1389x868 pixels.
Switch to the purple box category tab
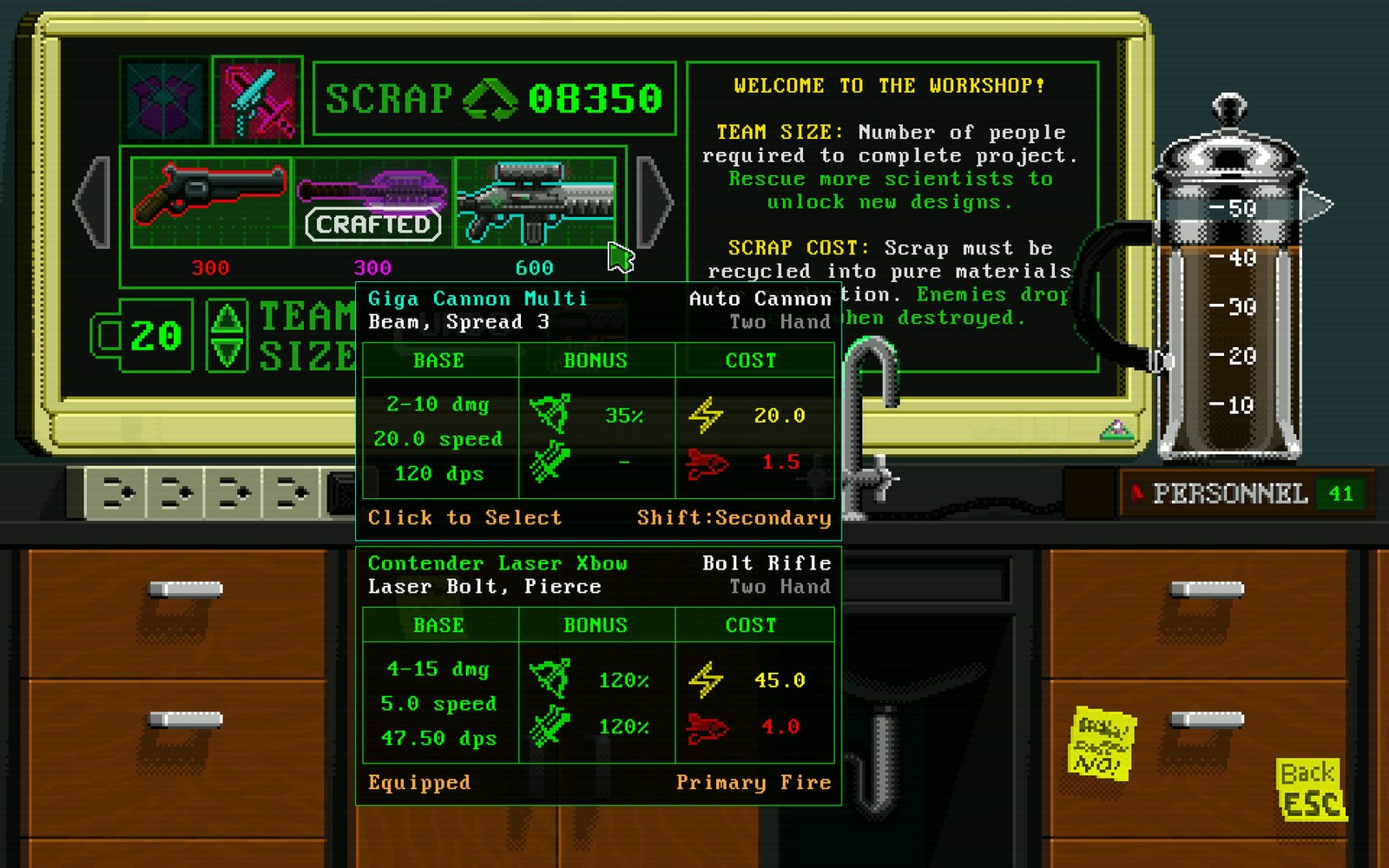(165, 101)
